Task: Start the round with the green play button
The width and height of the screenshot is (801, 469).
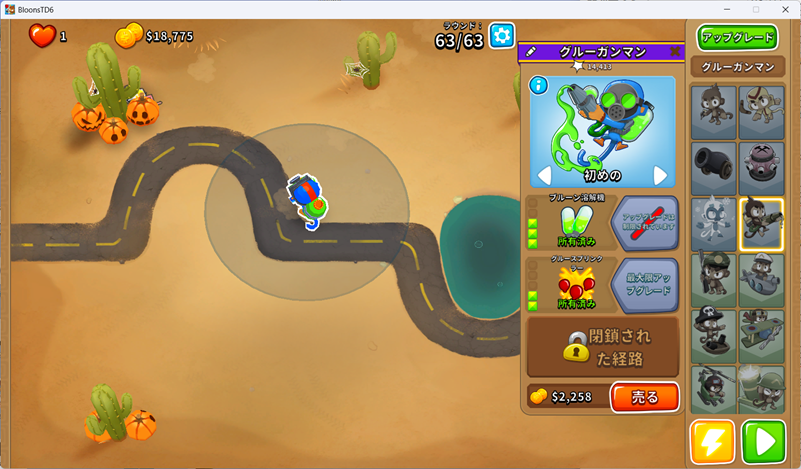Action: 763,441
